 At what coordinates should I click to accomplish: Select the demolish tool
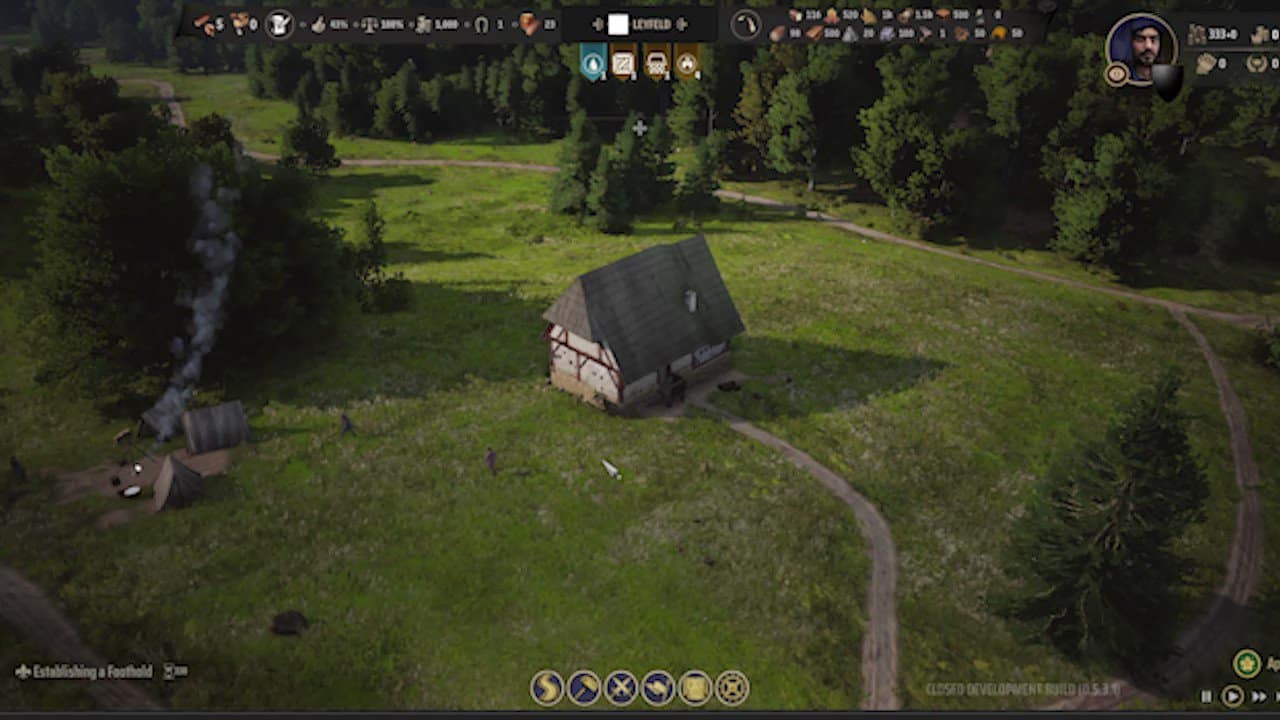(x=620, y=685)
